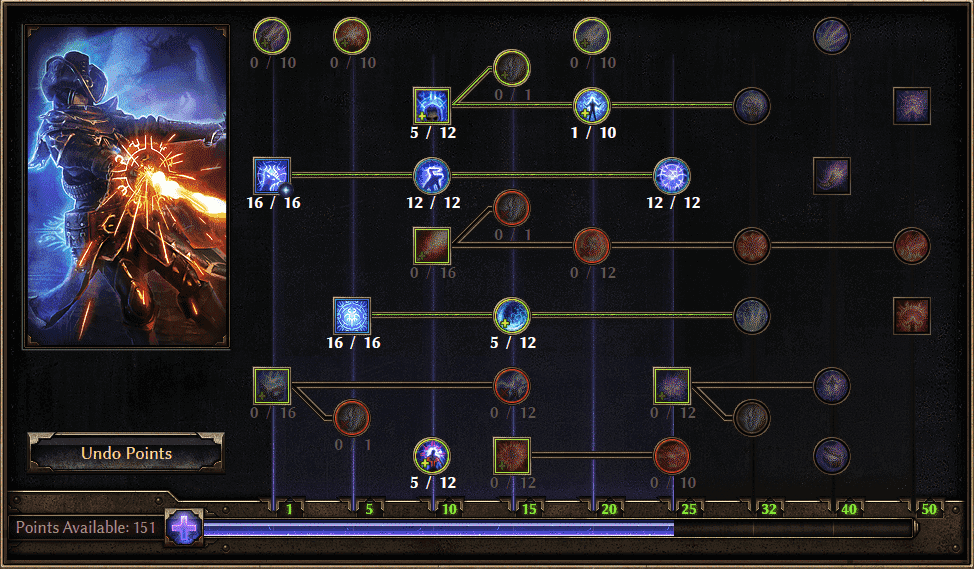
Task: Select the 16 / 16 skill leading to both 12 / 12 skills
Action: (272, 176)
